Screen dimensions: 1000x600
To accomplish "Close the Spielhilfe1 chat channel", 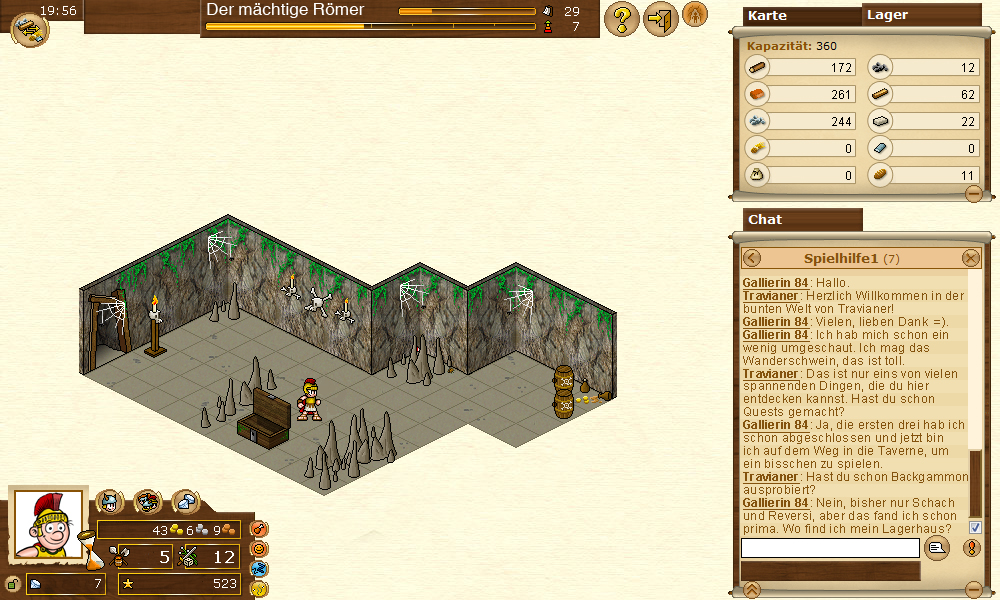I will (971, 258).
